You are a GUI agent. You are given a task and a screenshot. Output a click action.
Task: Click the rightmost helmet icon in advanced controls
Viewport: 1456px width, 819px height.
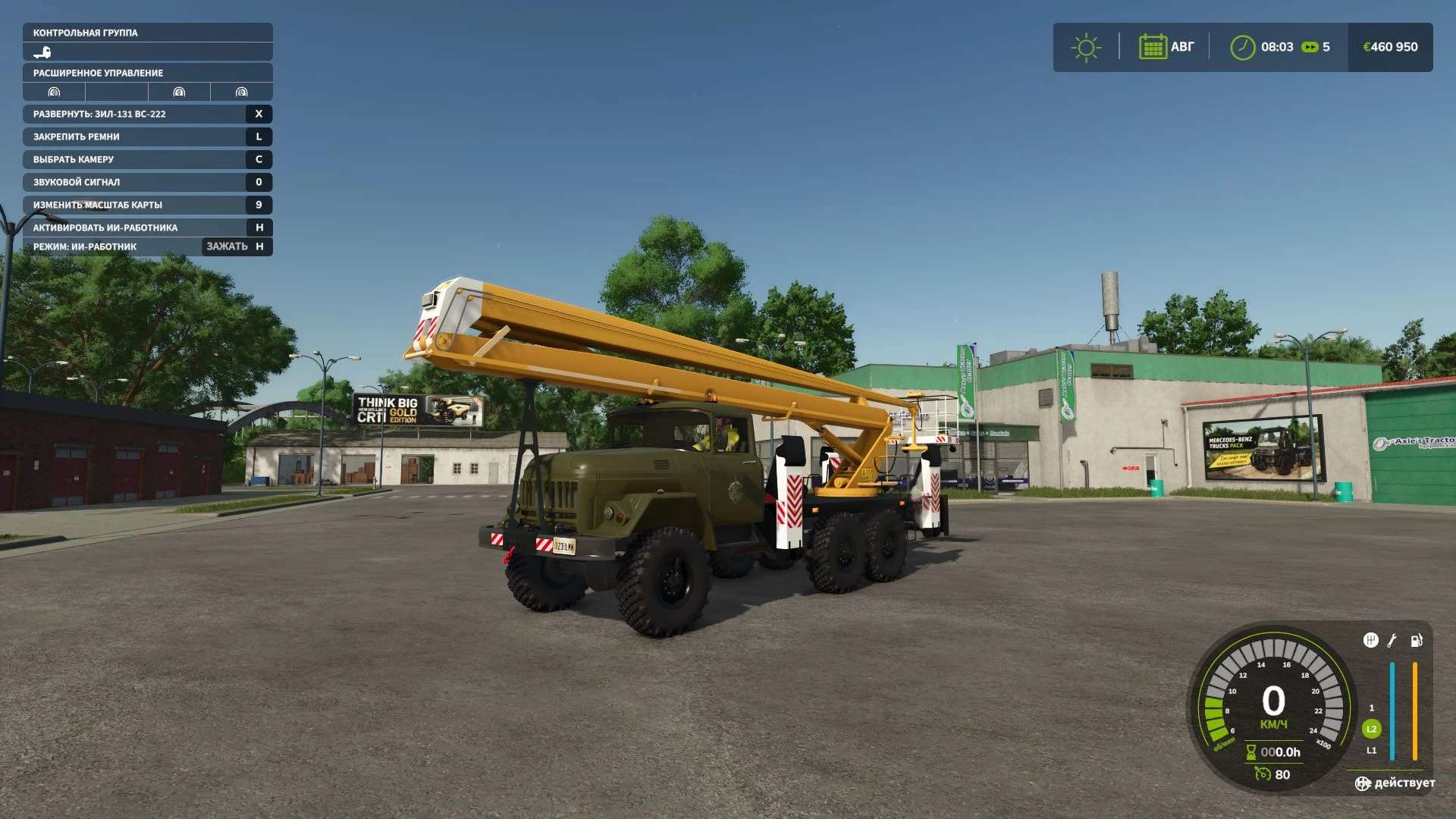pyautogui.click(x=240, y=92)
